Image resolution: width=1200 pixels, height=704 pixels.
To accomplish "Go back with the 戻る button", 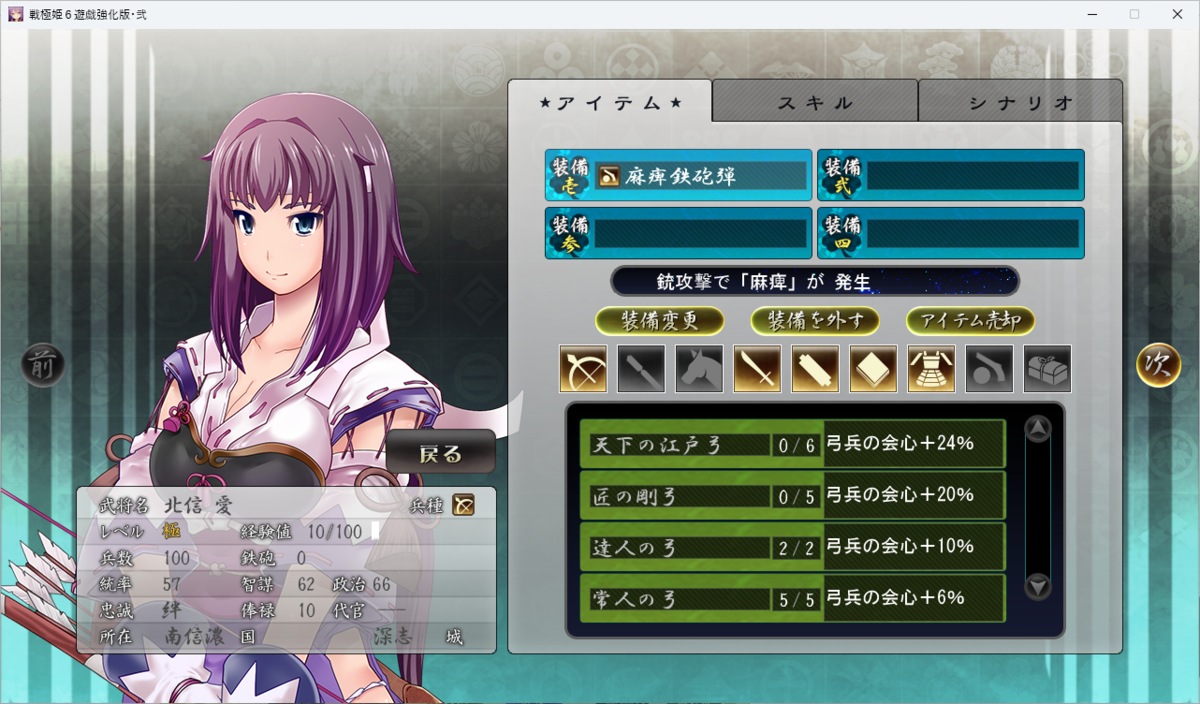I will tap(441, 453).
